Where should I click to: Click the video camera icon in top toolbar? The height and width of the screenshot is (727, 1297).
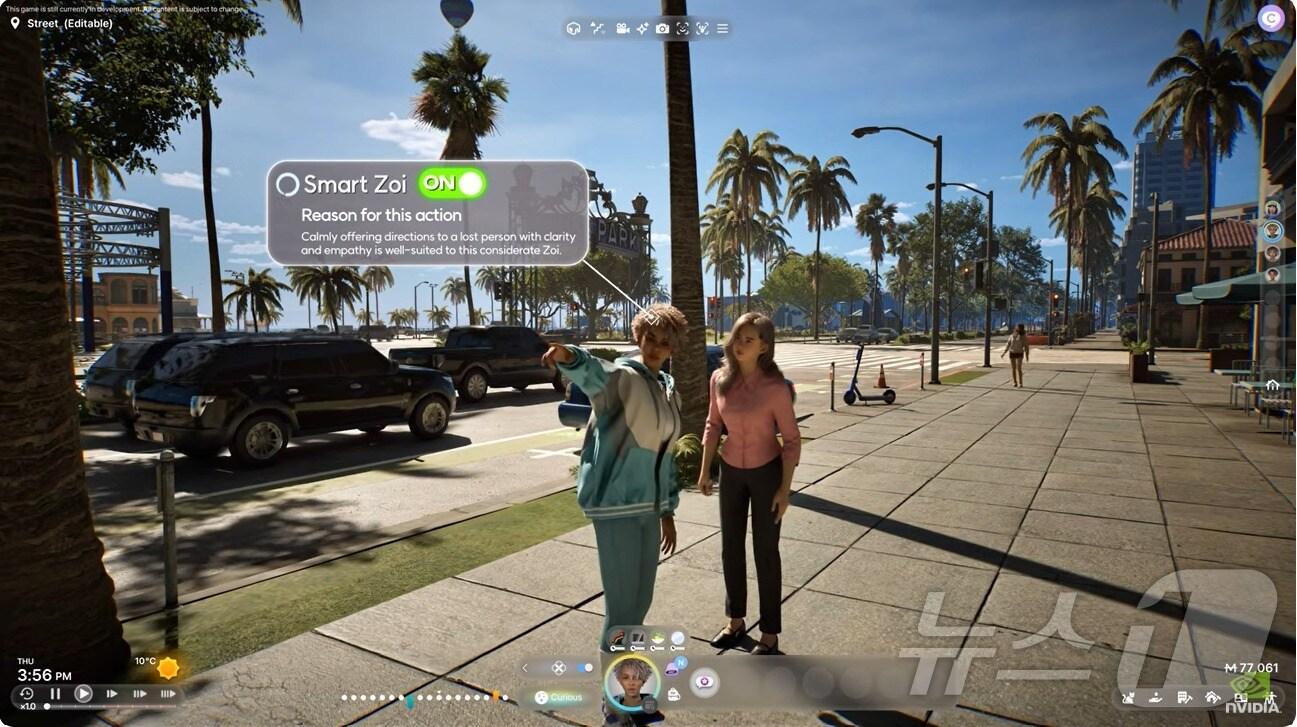(622, 28)
